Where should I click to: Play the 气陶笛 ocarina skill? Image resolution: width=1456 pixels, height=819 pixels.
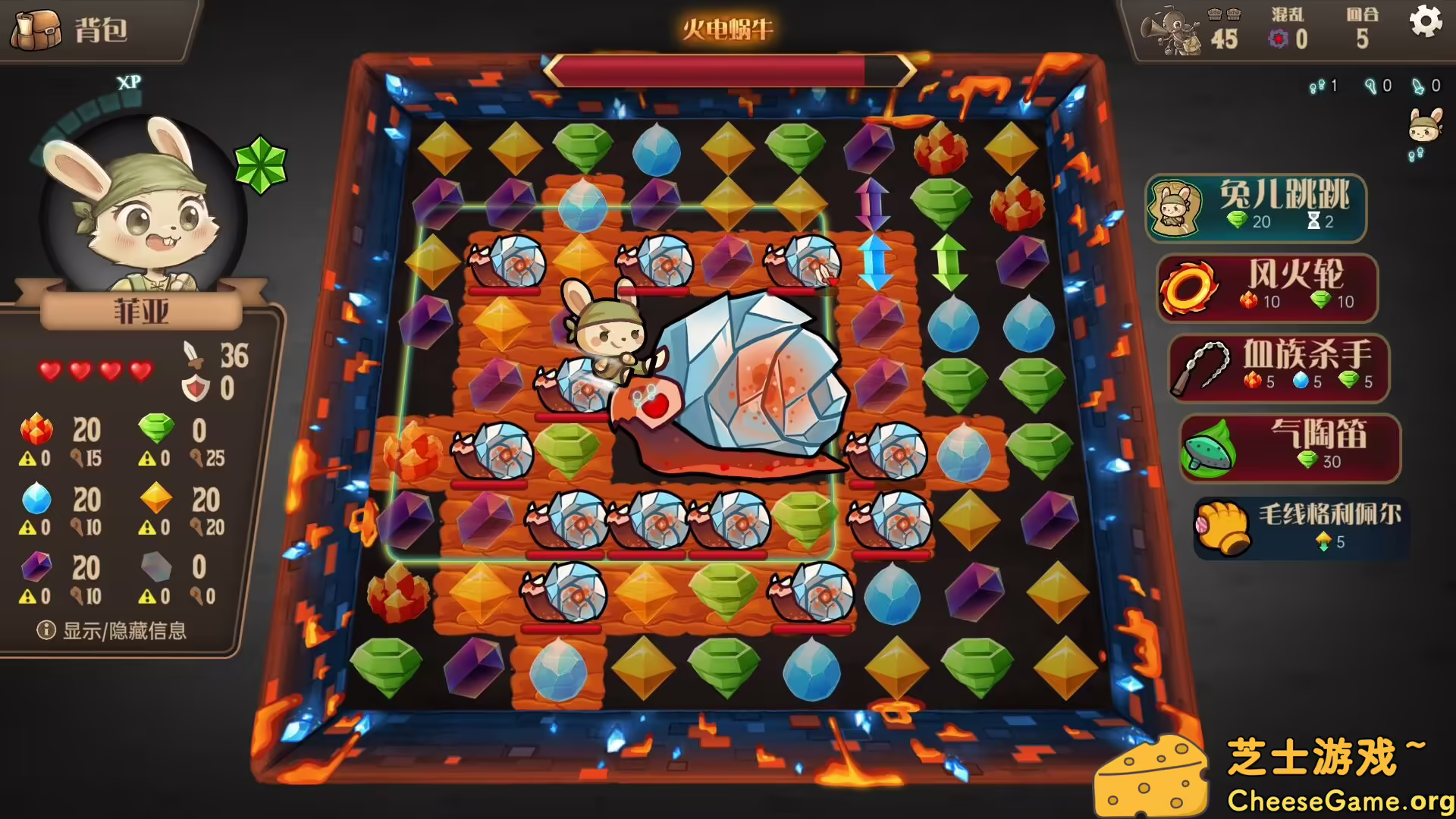1288,448
